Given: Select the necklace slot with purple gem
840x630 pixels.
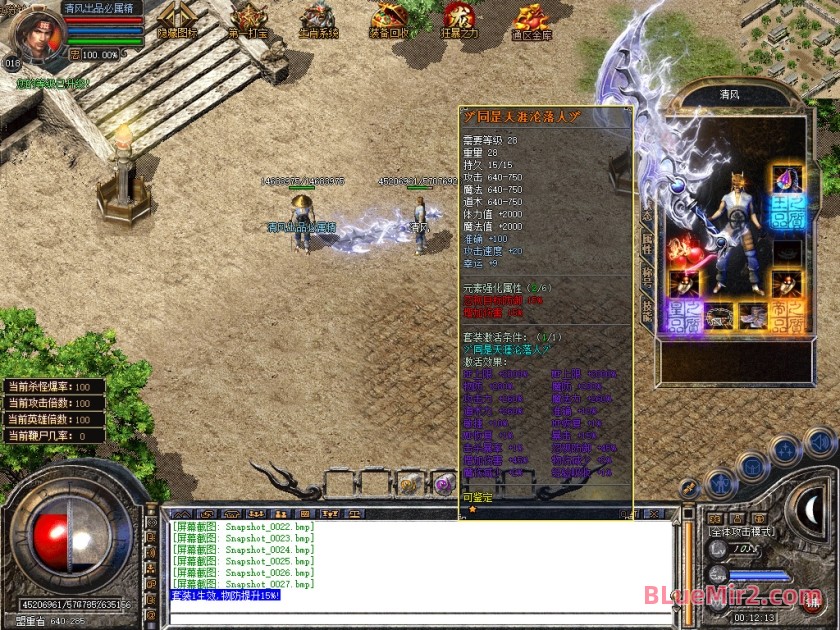Looking at the screenshot, I should 787,180.
